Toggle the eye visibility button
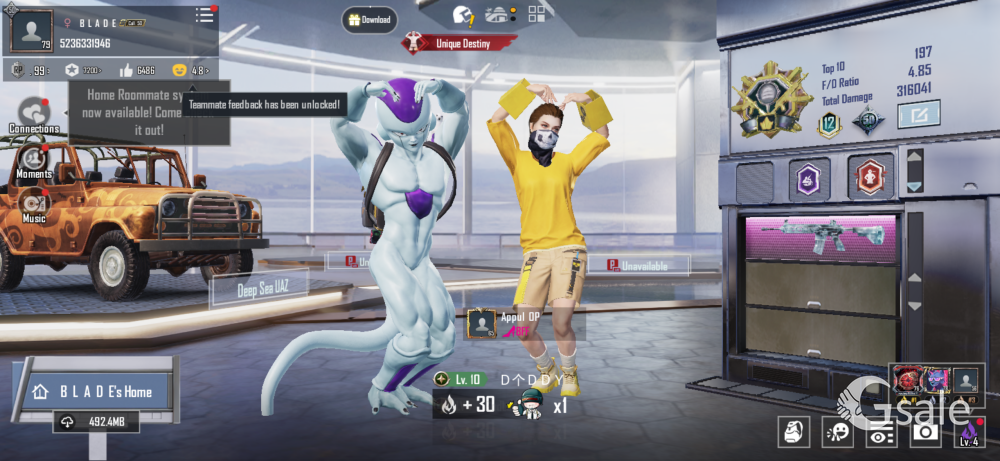 (x=881, y=431)
